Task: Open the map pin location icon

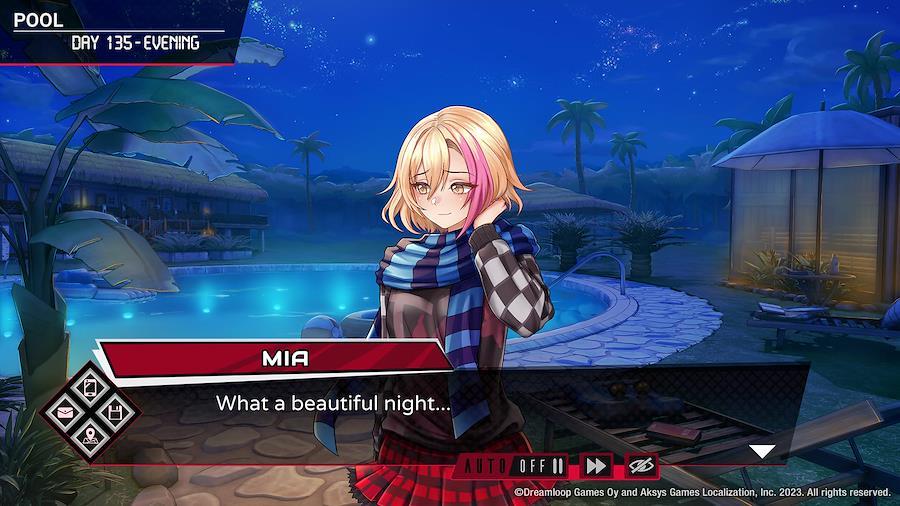Action: (89, 435)
